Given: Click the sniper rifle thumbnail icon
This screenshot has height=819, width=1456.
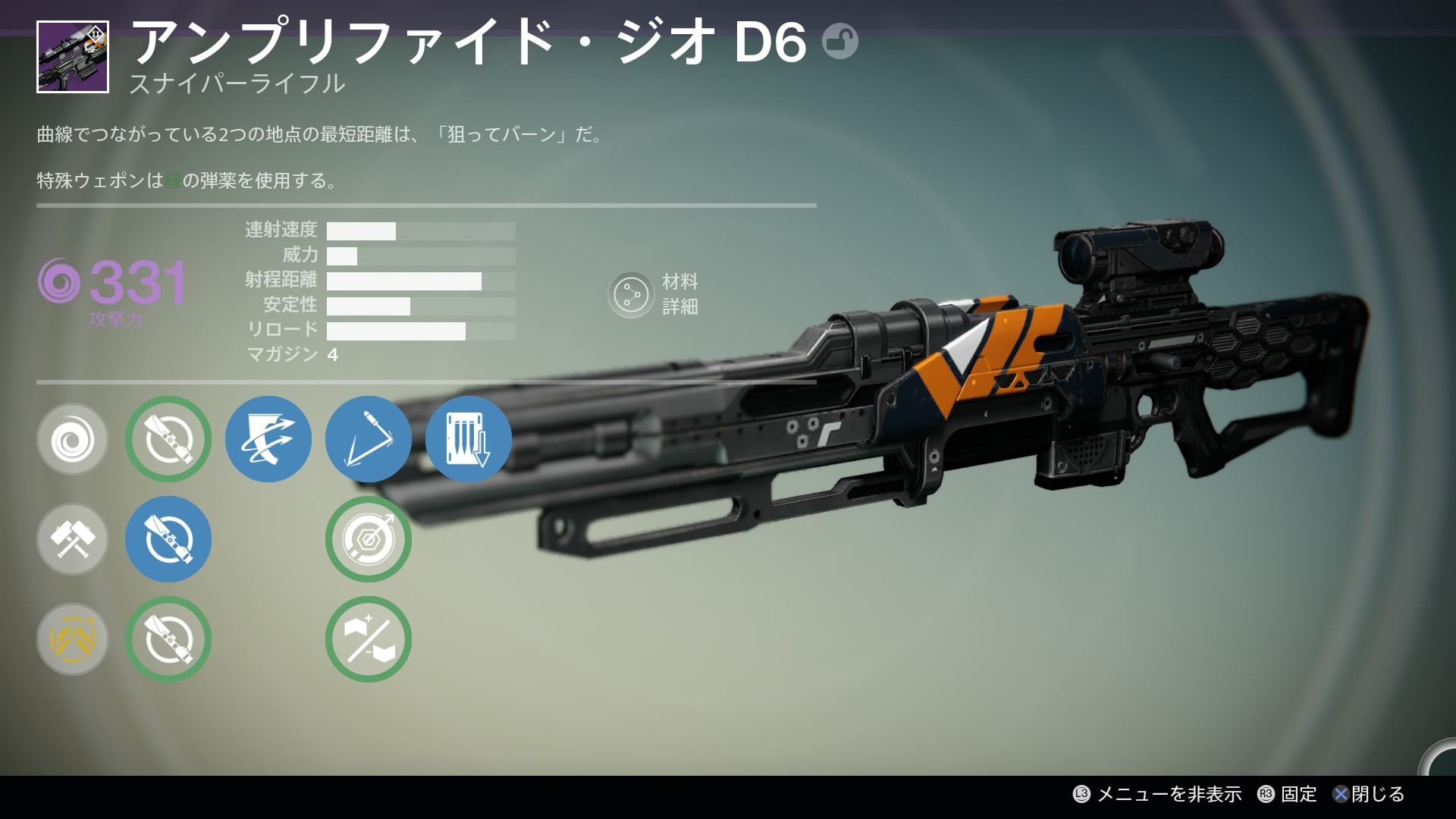Looking at the screenshot, I should tap(73, 57).
